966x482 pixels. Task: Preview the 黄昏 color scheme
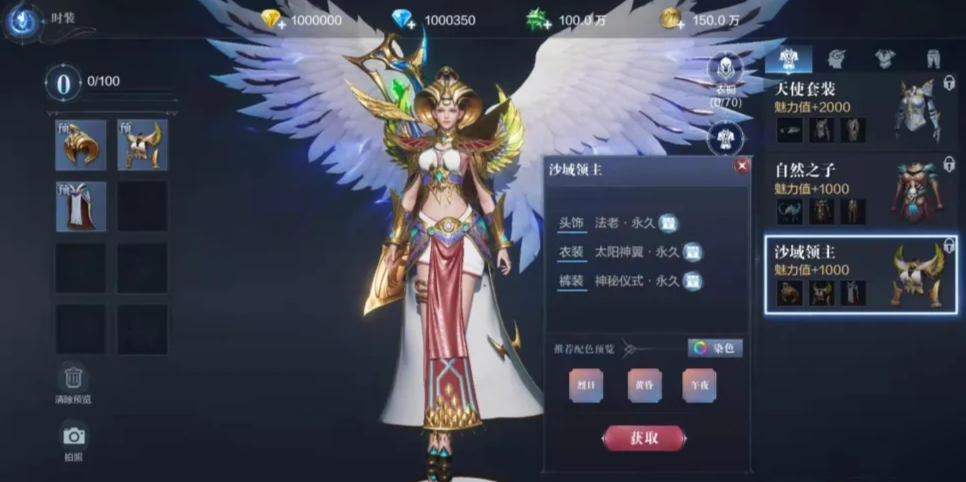(x=645, y=385)
